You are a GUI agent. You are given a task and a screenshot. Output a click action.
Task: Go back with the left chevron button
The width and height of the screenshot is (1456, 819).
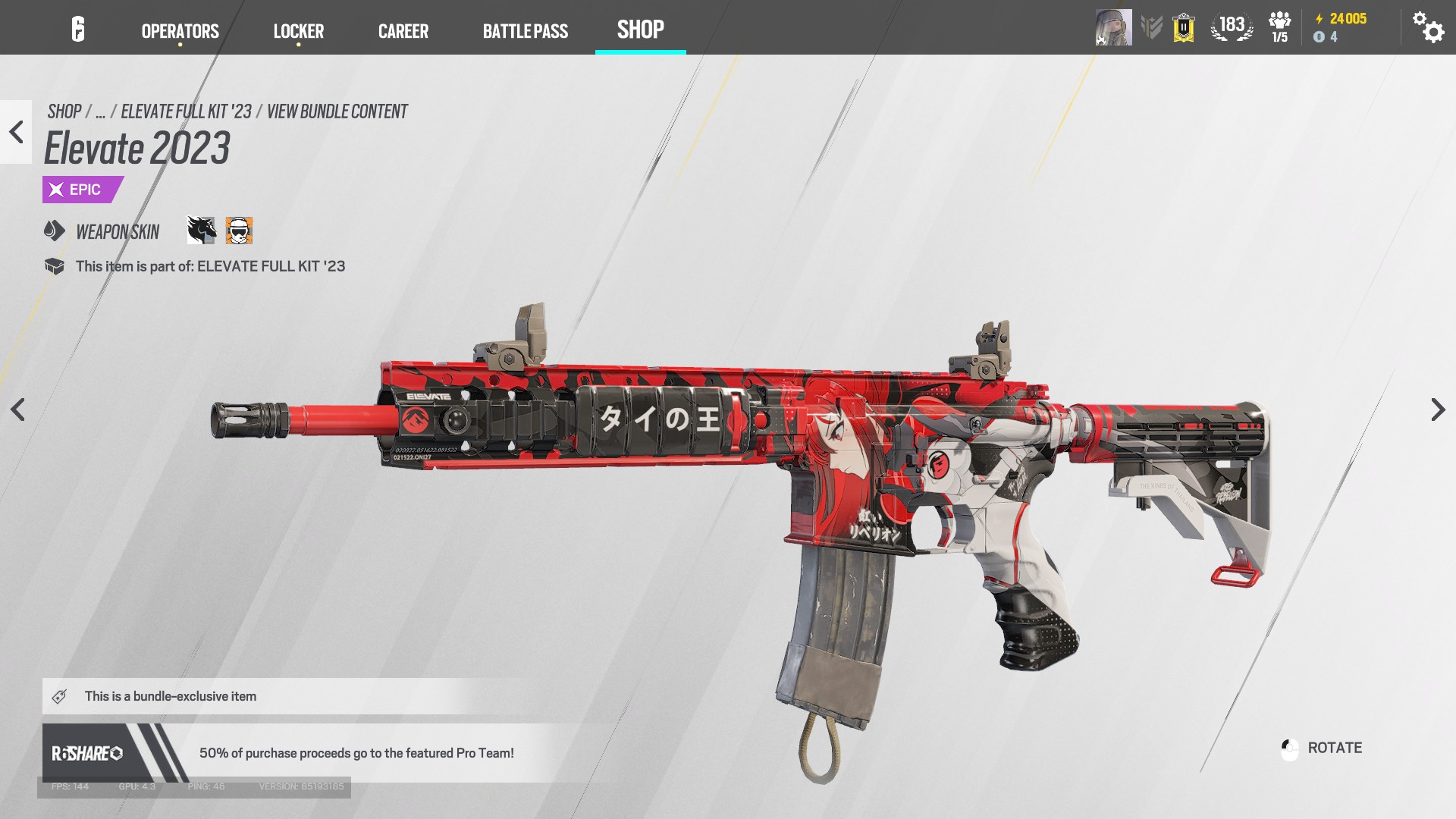pyautogui.click(x=16, y=132)
